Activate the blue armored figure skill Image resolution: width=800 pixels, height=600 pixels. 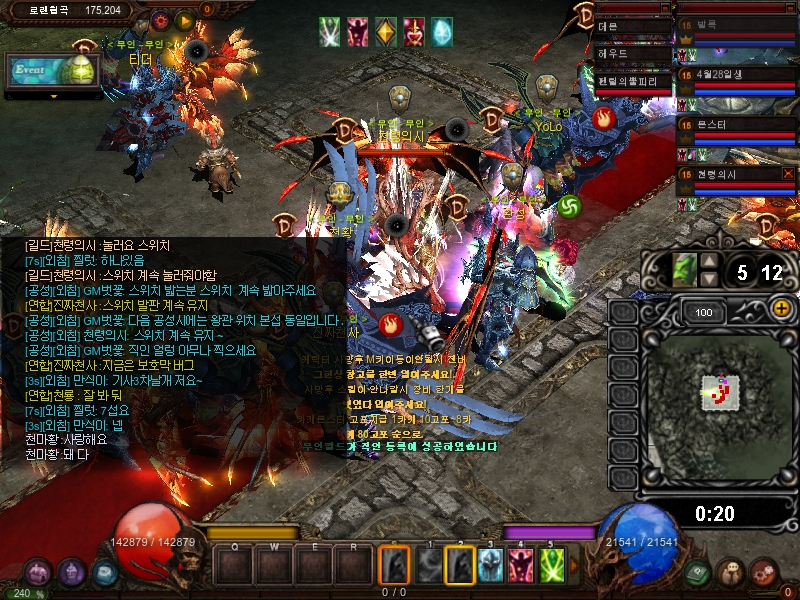coord(490,566)
